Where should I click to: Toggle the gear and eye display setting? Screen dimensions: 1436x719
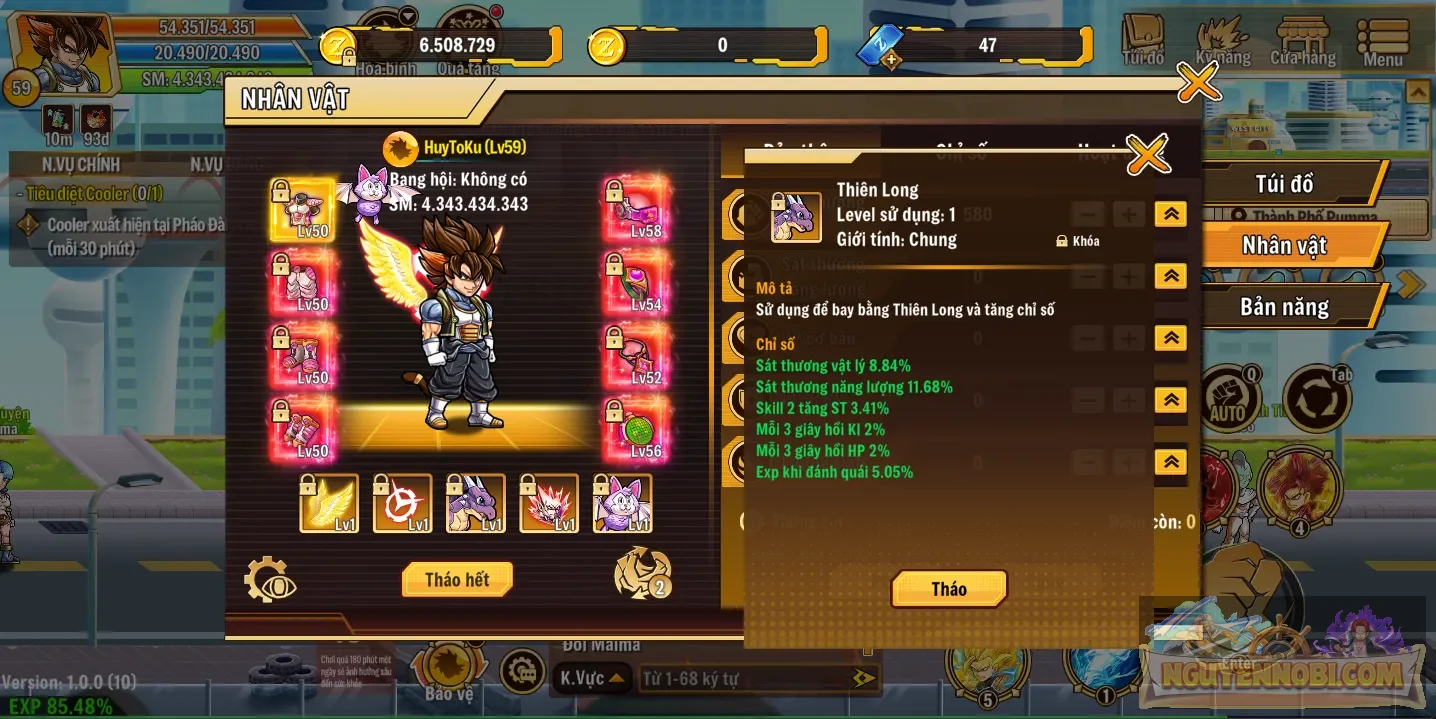click(270, 580)
